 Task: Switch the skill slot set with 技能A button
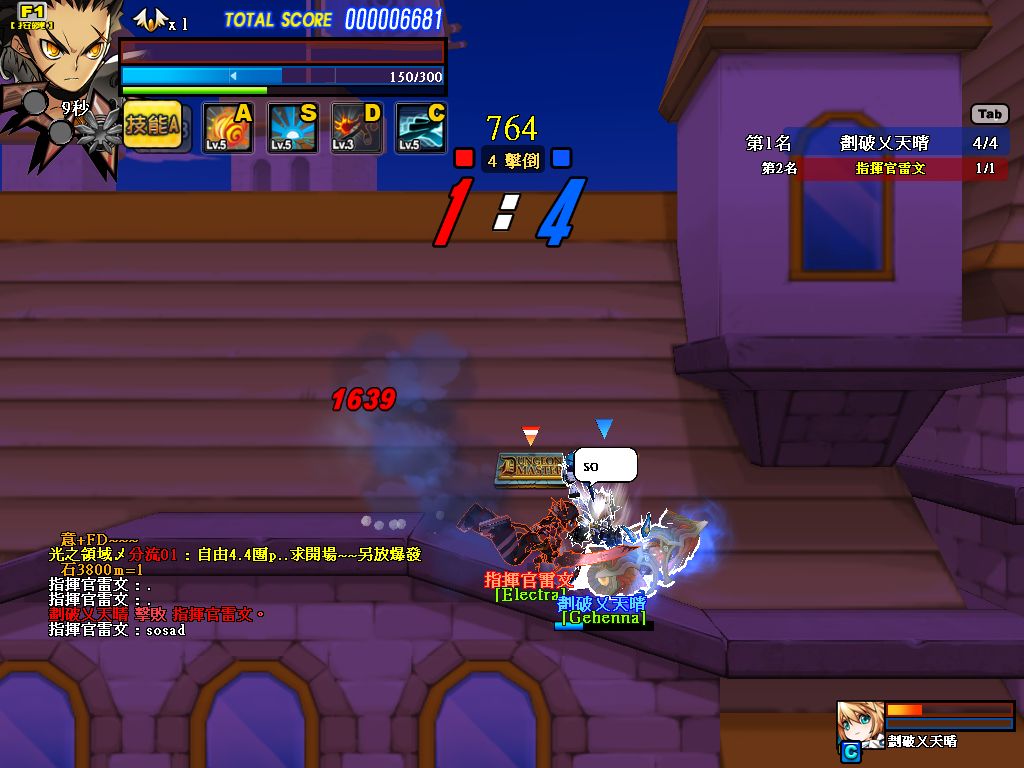pos(153,126)
